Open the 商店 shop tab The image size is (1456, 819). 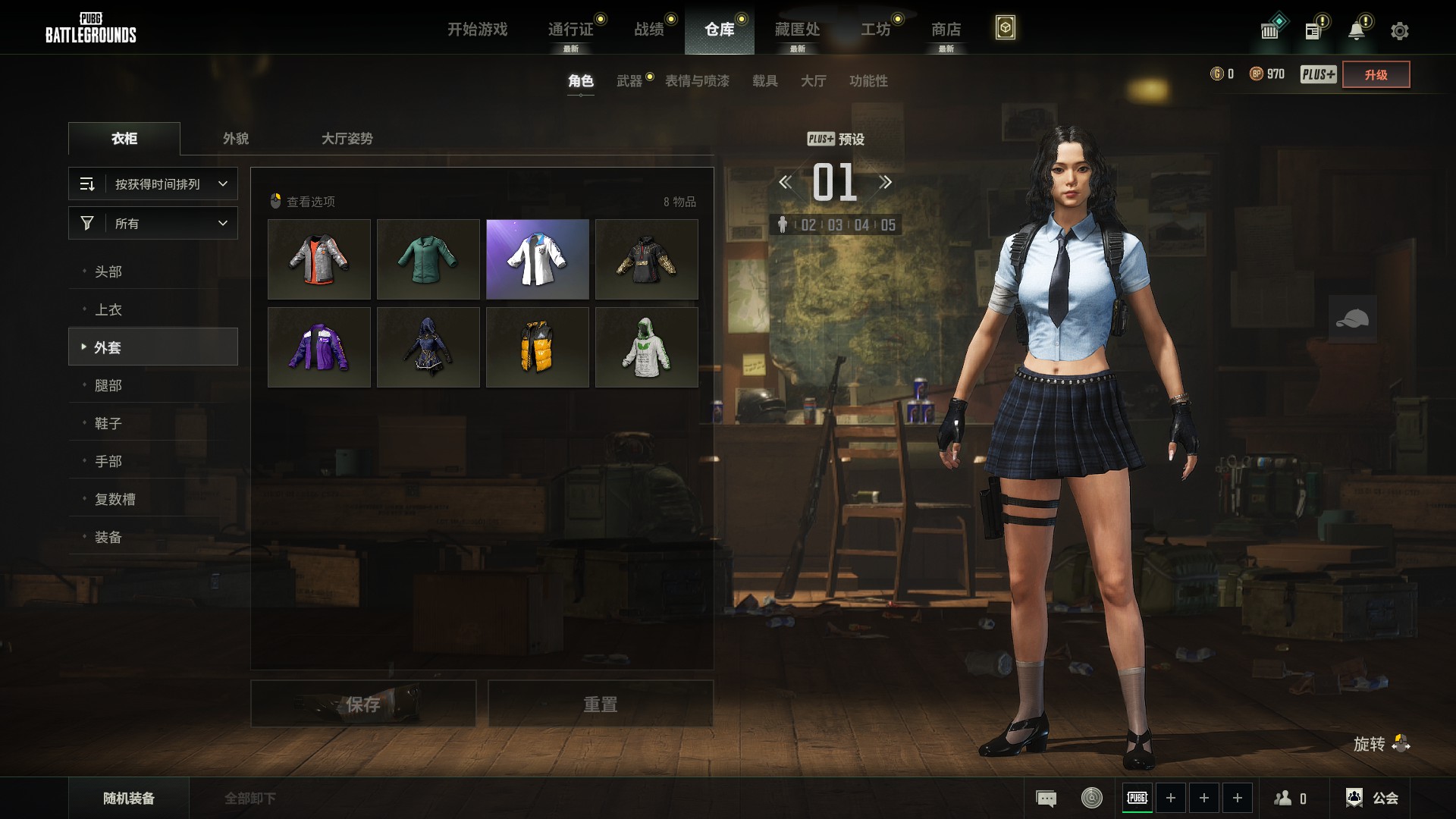pyautogui.click(x=946, y=30)
